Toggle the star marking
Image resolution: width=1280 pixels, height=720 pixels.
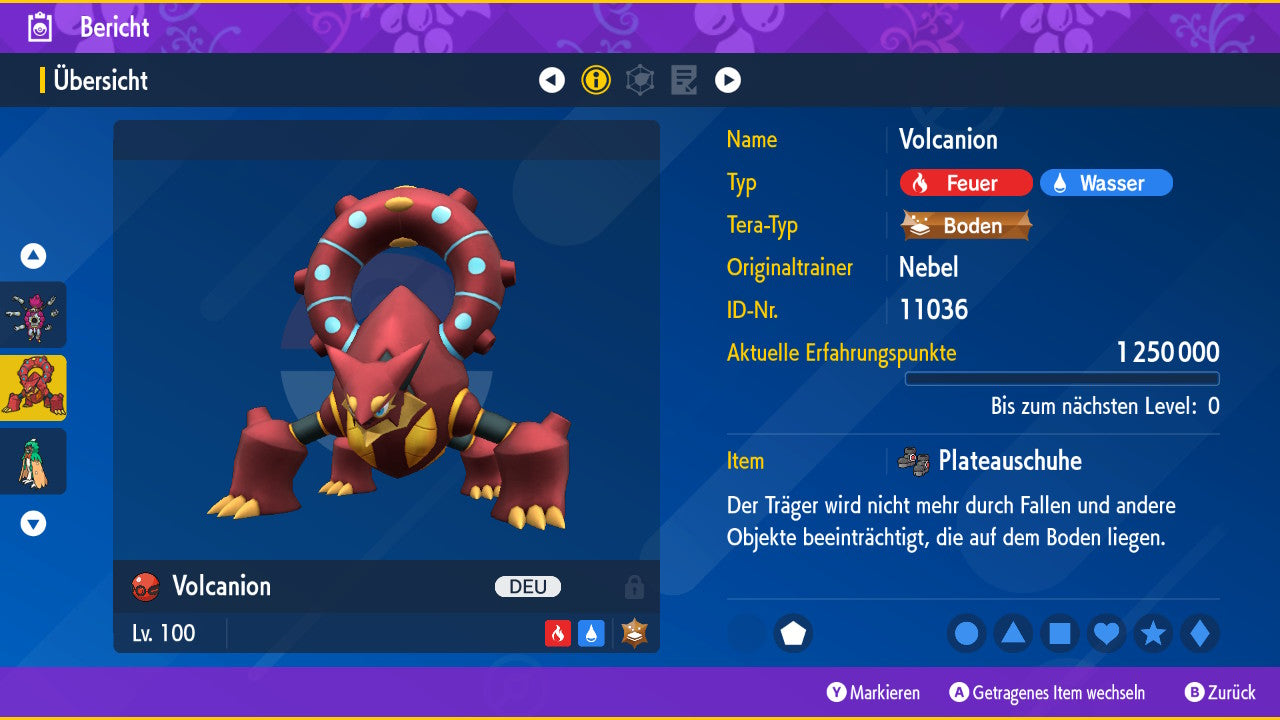tap(1153, 633)
